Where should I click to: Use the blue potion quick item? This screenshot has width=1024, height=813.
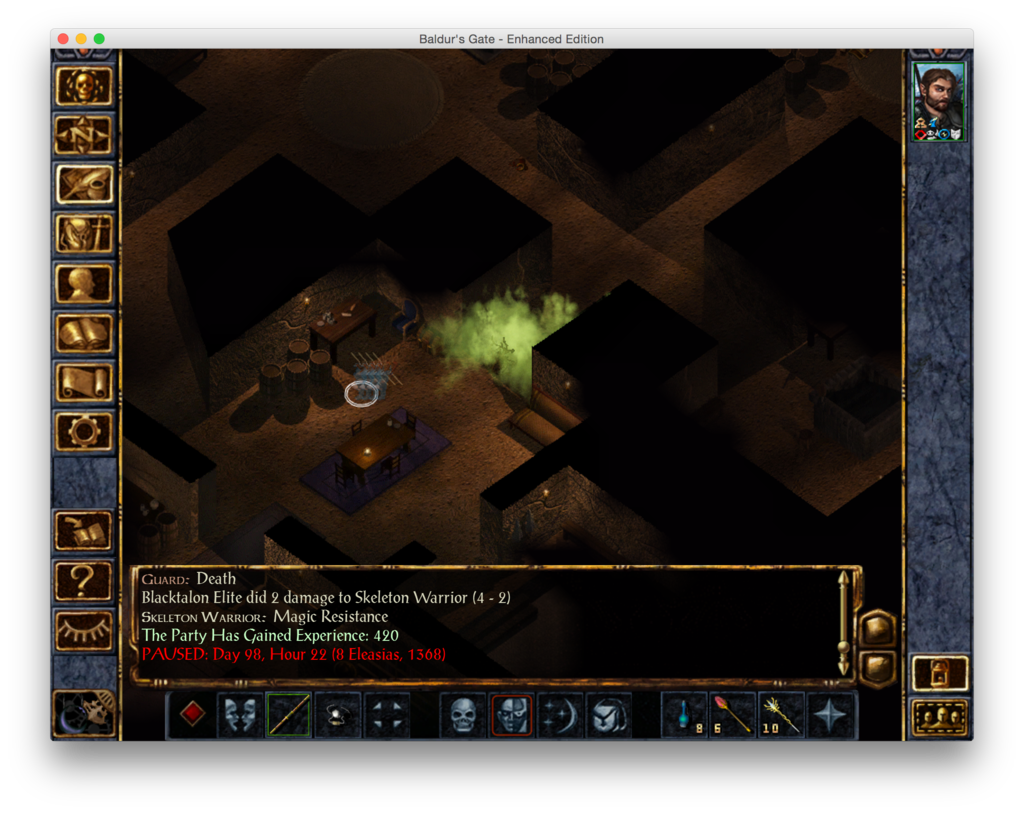685,715
